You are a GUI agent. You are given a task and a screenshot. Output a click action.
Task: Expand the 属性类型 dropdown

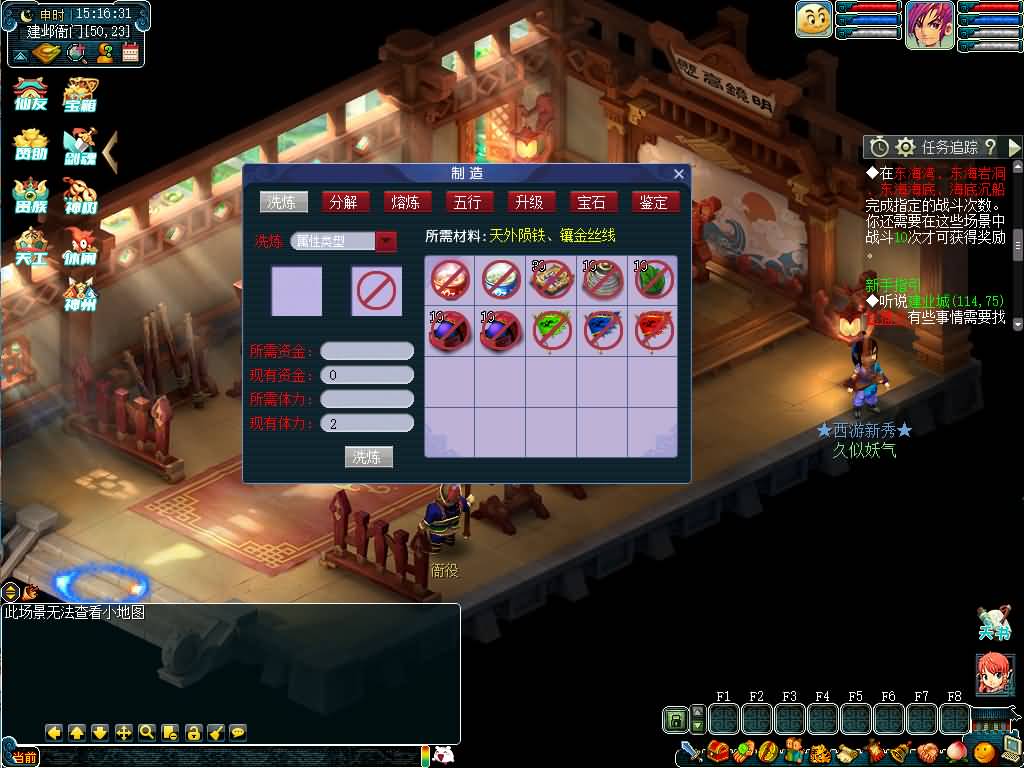click(x=386, y=241)
